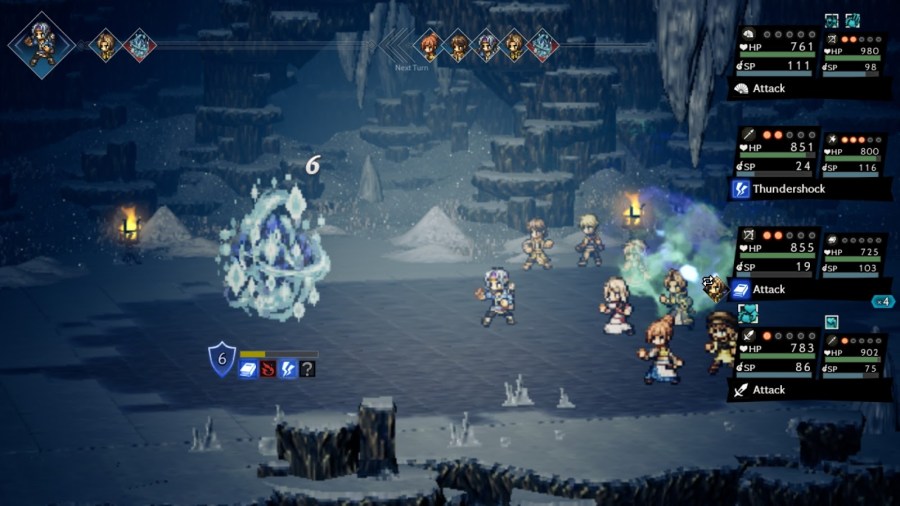Screen dimensions: 900x506
Task: Select the Thundershock command
Action: 778,188
